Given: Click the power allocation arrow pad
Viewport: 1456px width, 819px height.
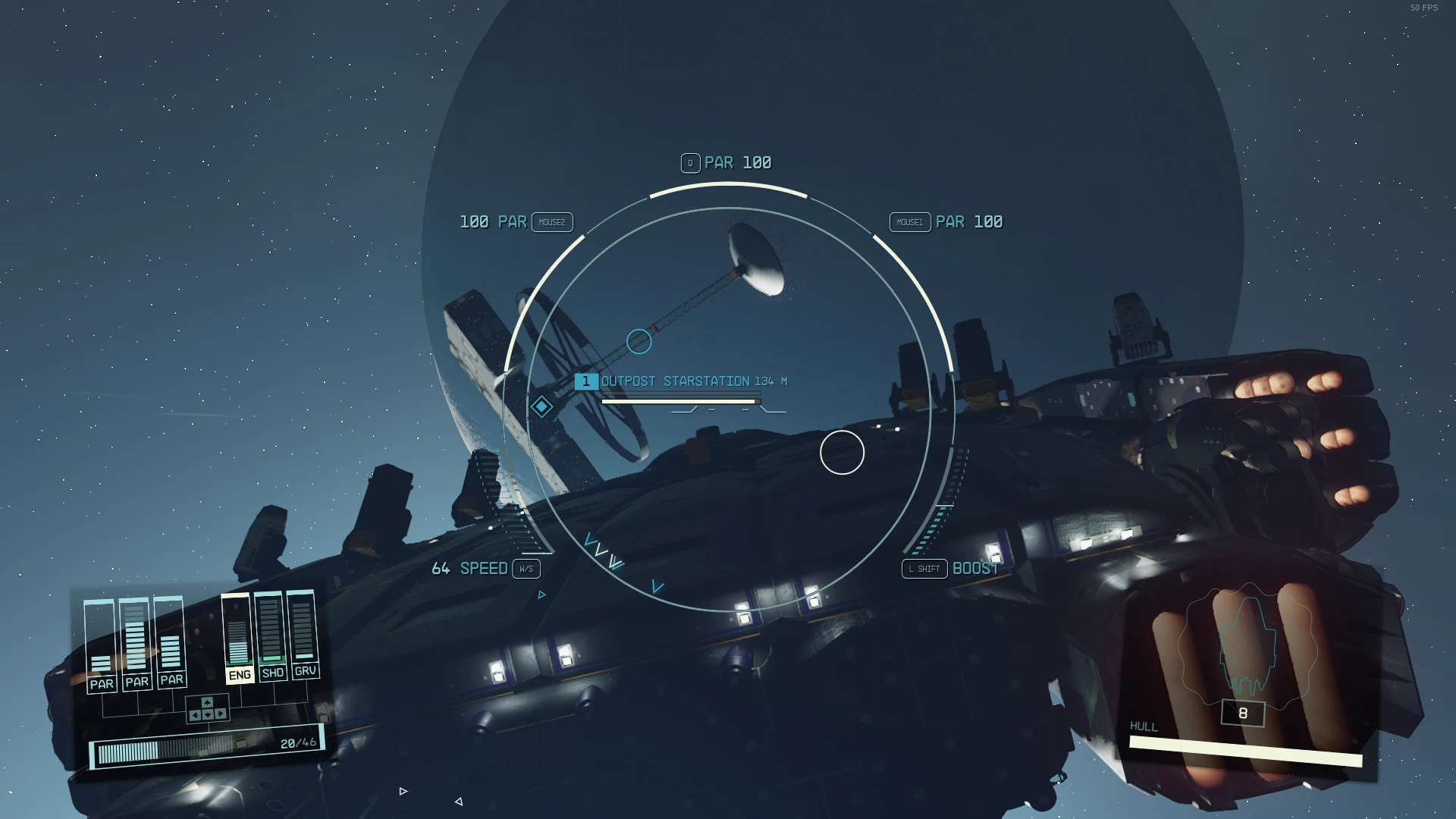Looking at the screenshot, I should pos(207,710).
